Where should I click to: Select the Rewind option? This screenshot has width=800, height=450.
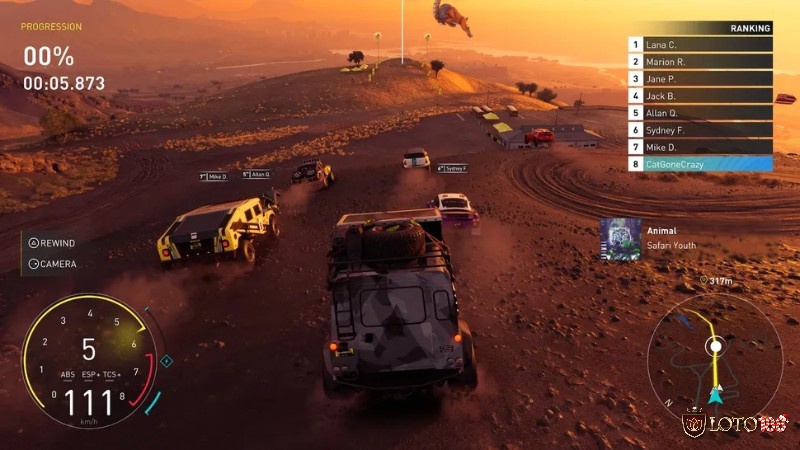coord(52,243)
